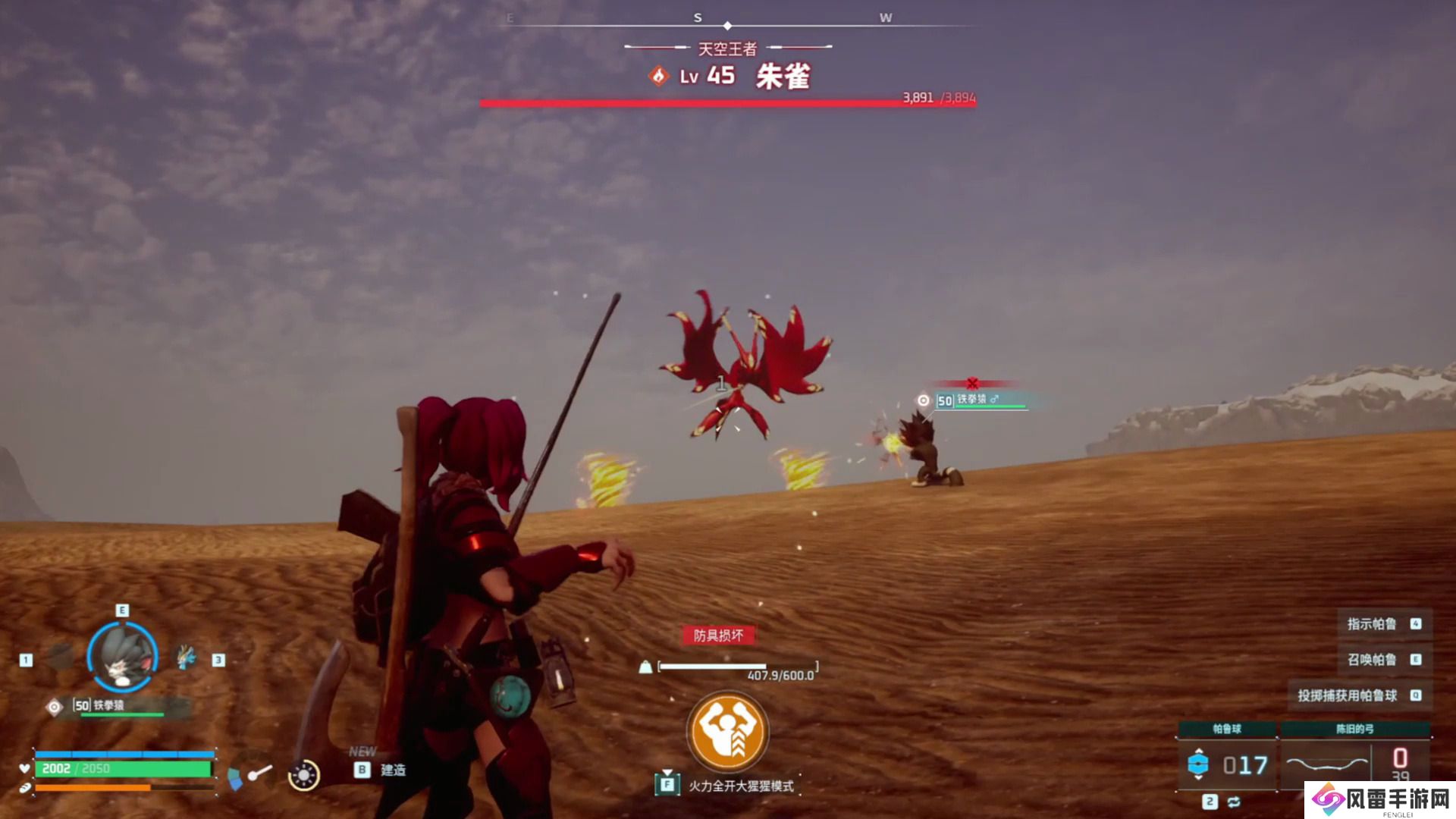Click the 防具损坏 armor broken warning
This screenshot has height=819, width=1456.
point(718,635)
